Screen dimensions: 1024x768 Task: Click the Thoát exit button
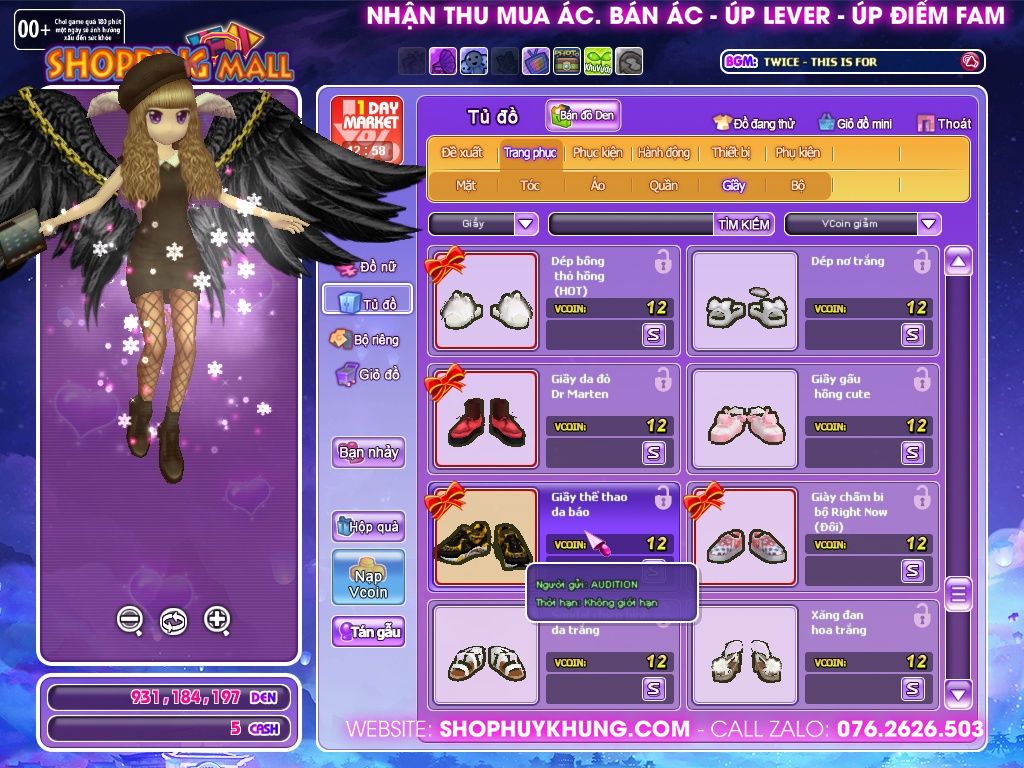[944, 123]
